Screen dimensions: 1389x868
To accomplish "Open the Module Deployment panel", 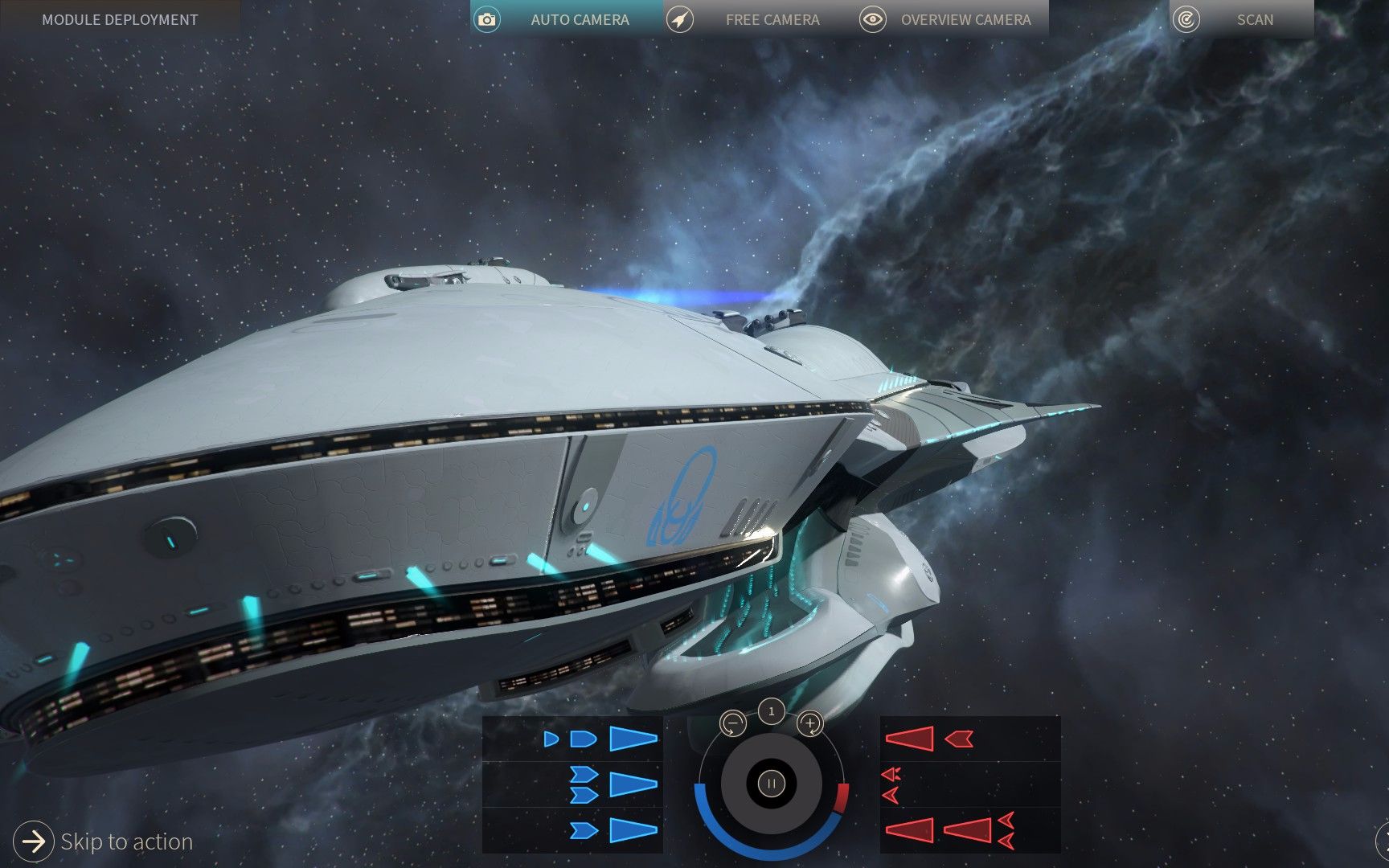I will pos(121,19).
